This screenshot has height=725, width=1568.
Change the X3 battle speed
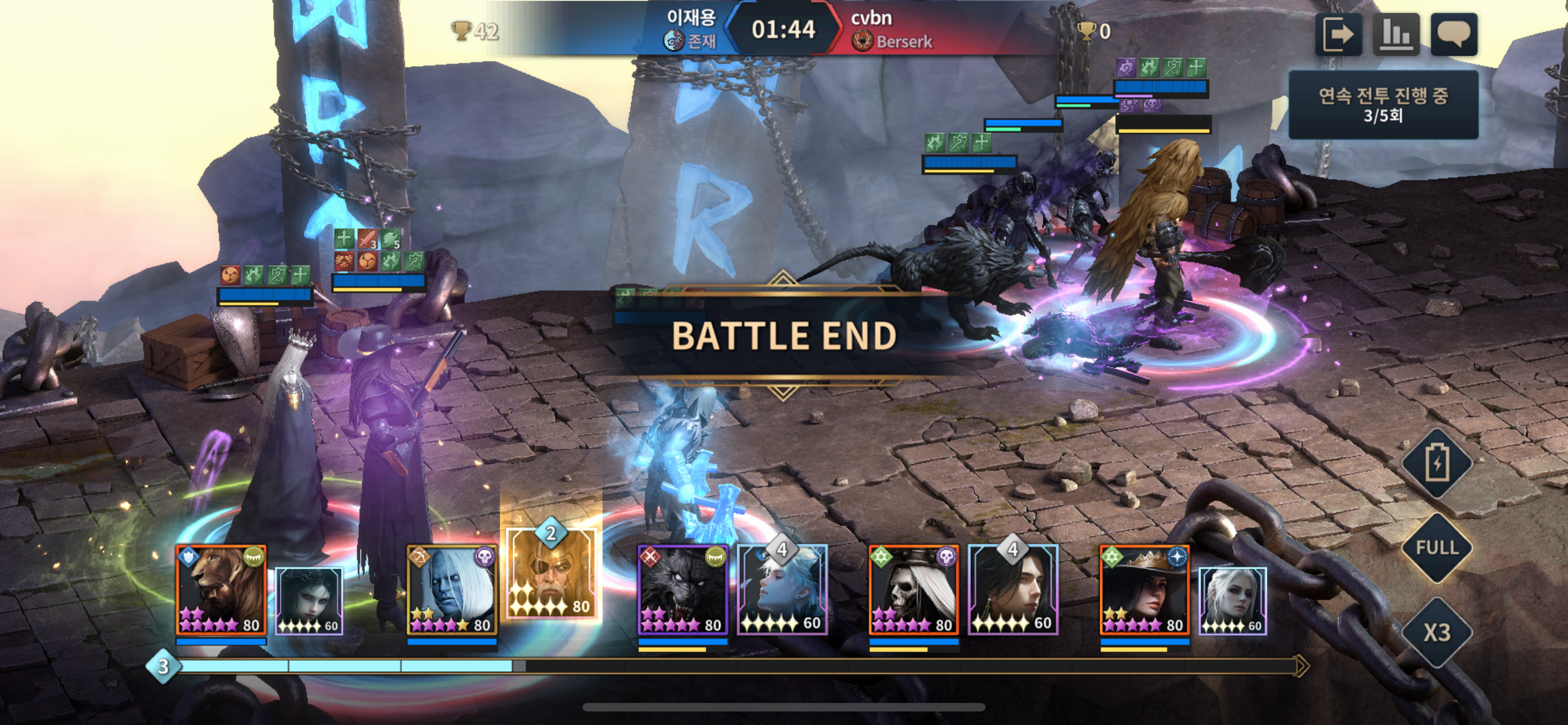(1437, 632)
